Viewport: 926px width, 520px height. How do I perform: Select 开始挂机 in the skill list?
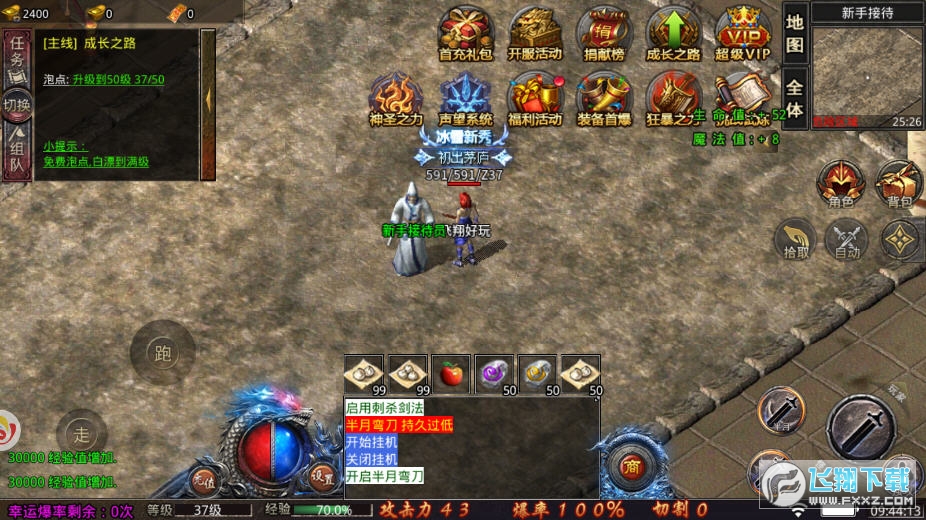click(x=371, y=441)
